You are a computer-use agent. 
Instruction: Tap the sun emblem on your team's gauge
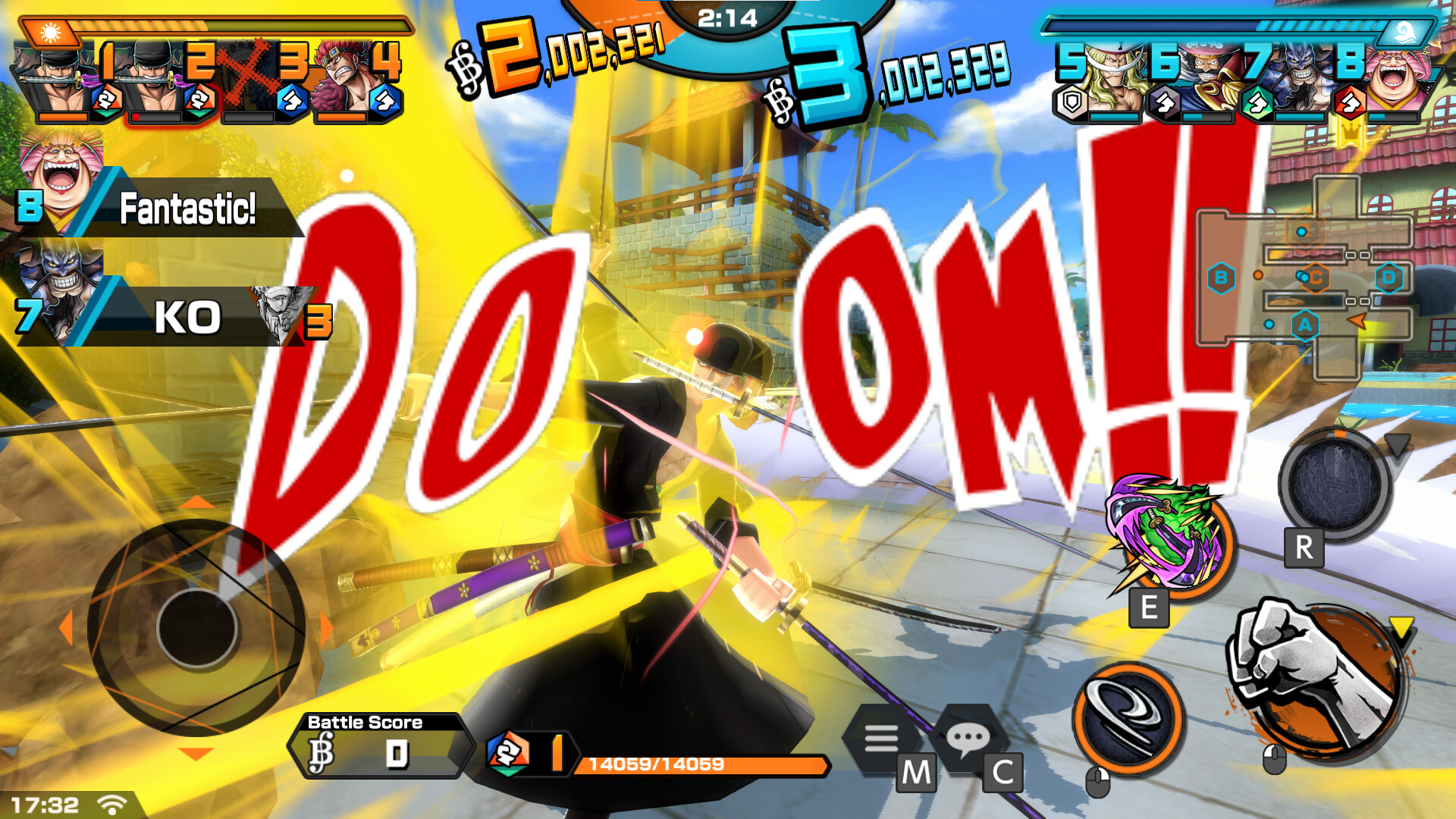pos(50,32)
